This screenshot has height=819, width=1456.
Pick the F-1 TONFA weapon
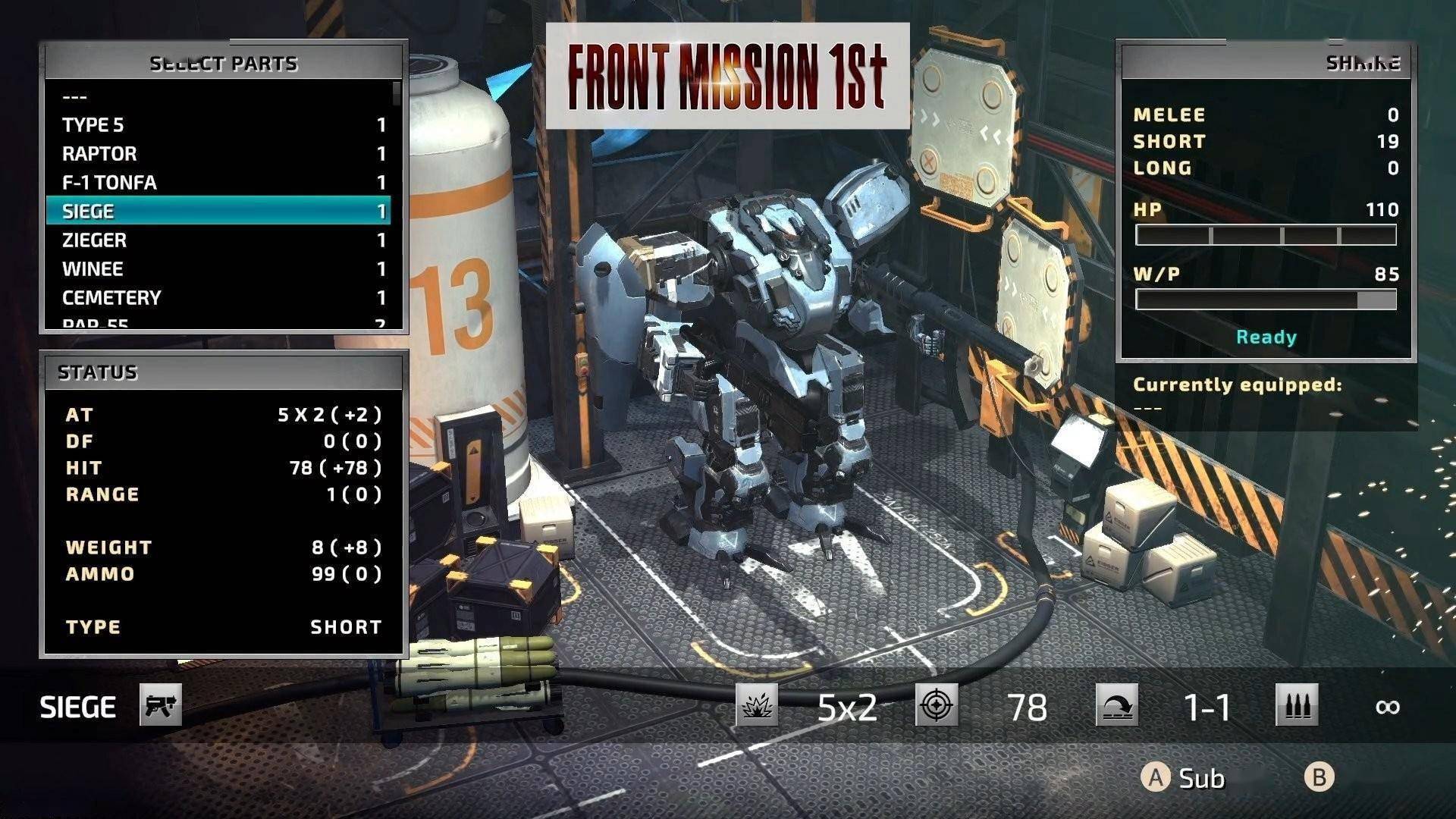218,183
